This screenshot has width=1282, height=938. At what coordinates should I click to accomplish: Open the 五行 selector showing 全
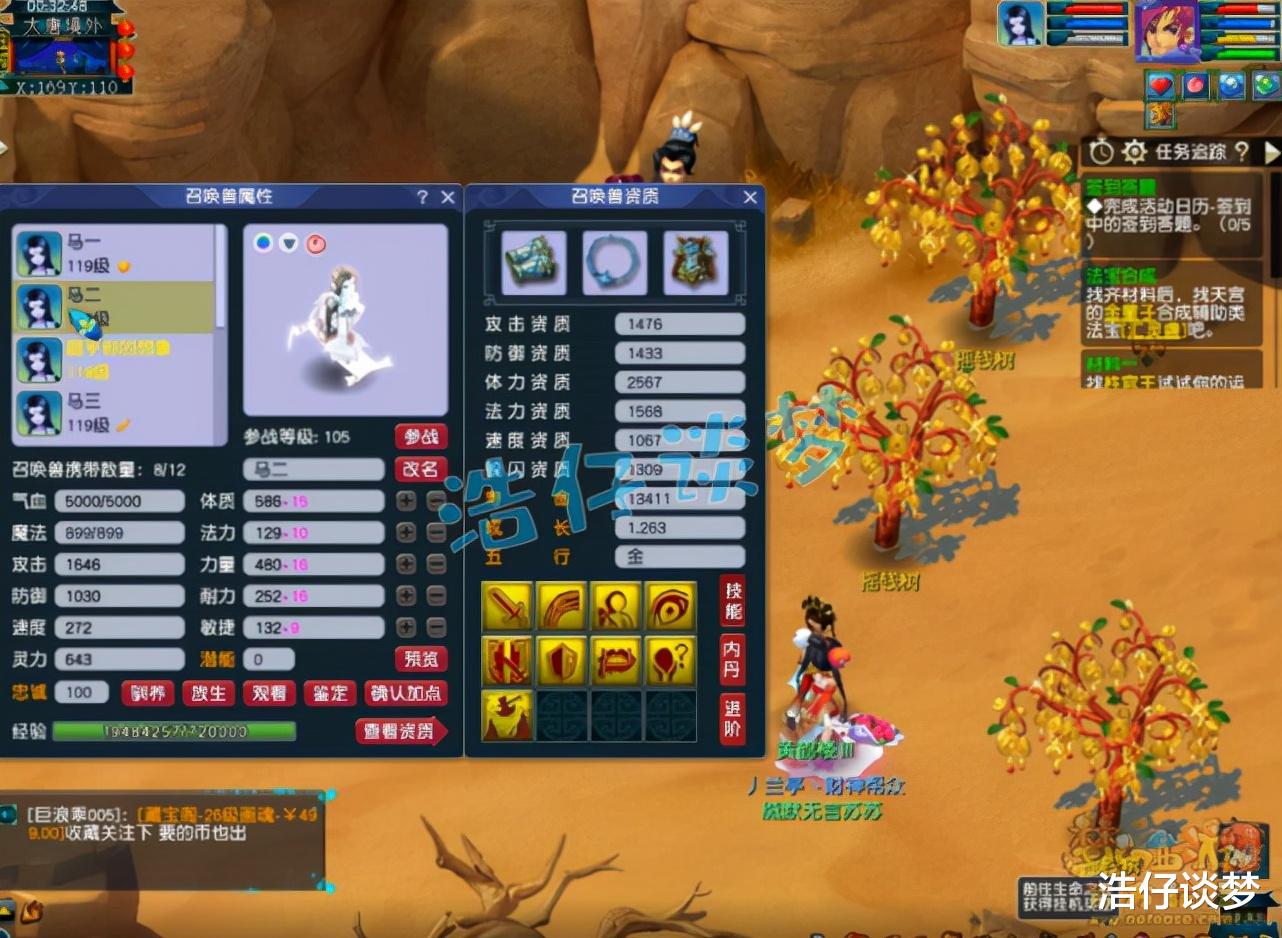[679, 557]
